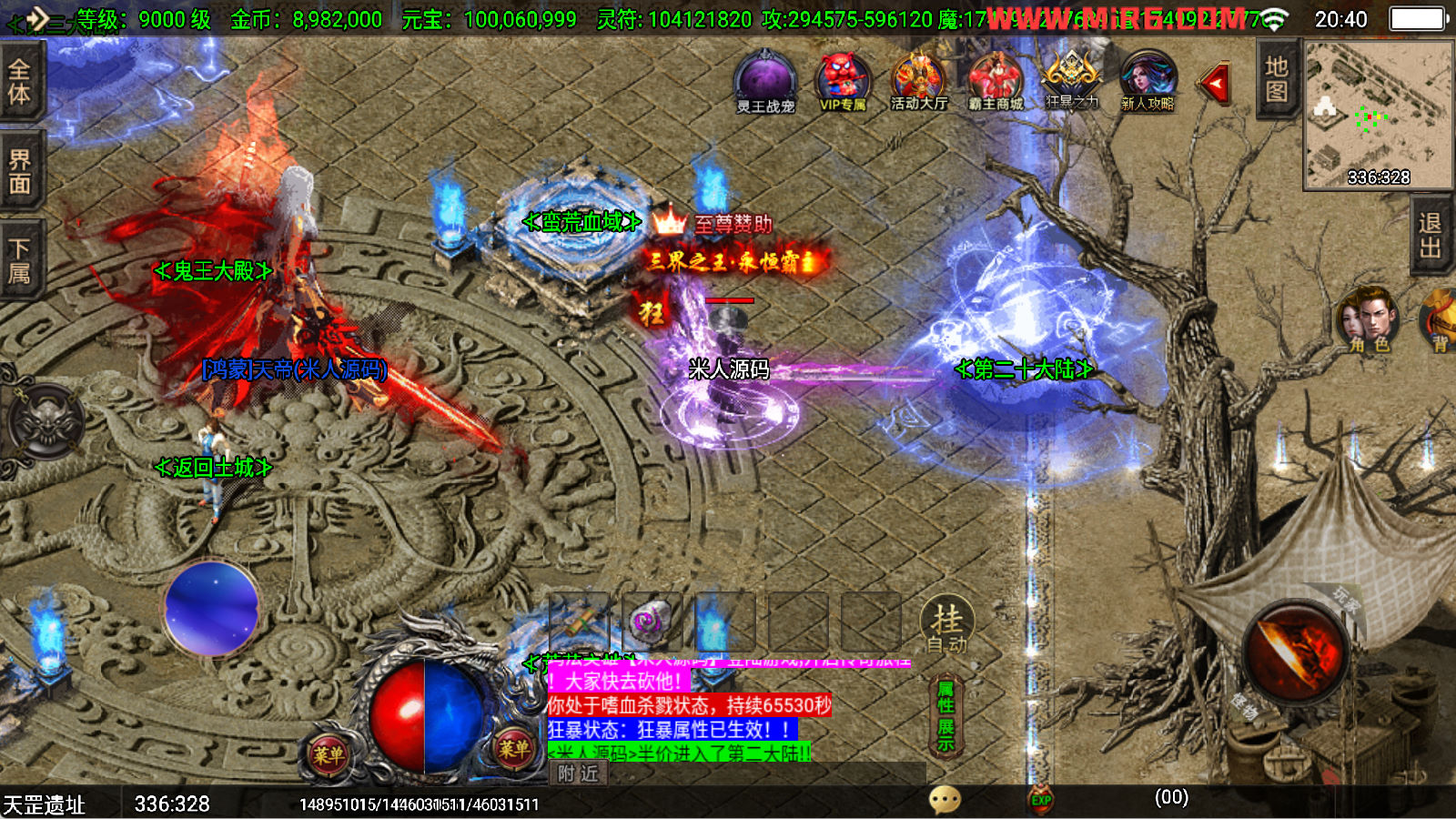The image size is (1456, 819).
Task: Open the 属性展示 attributes panel
Action: [946, 717]
